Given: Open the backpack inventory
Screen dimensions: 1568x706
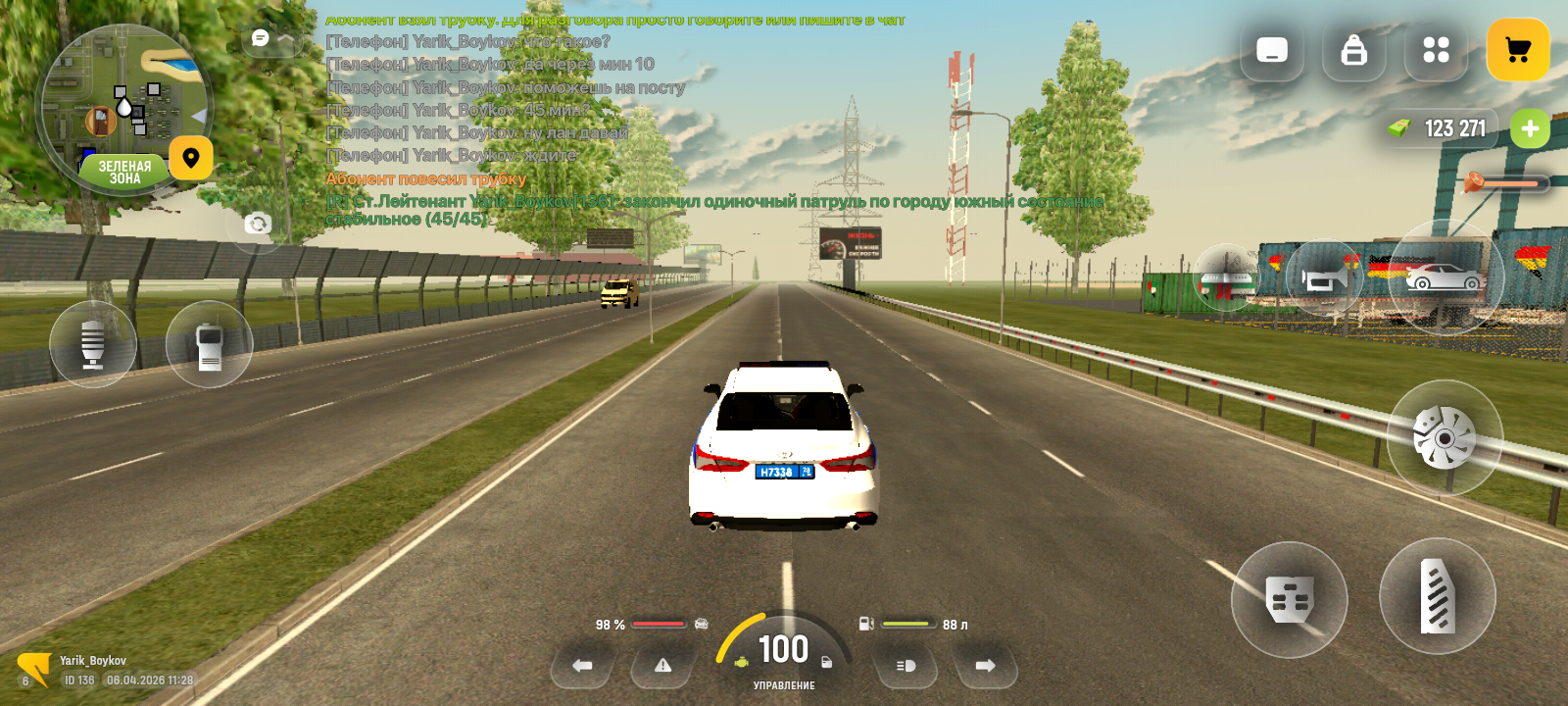Looking at the screenshot, I should point(1353,50).
